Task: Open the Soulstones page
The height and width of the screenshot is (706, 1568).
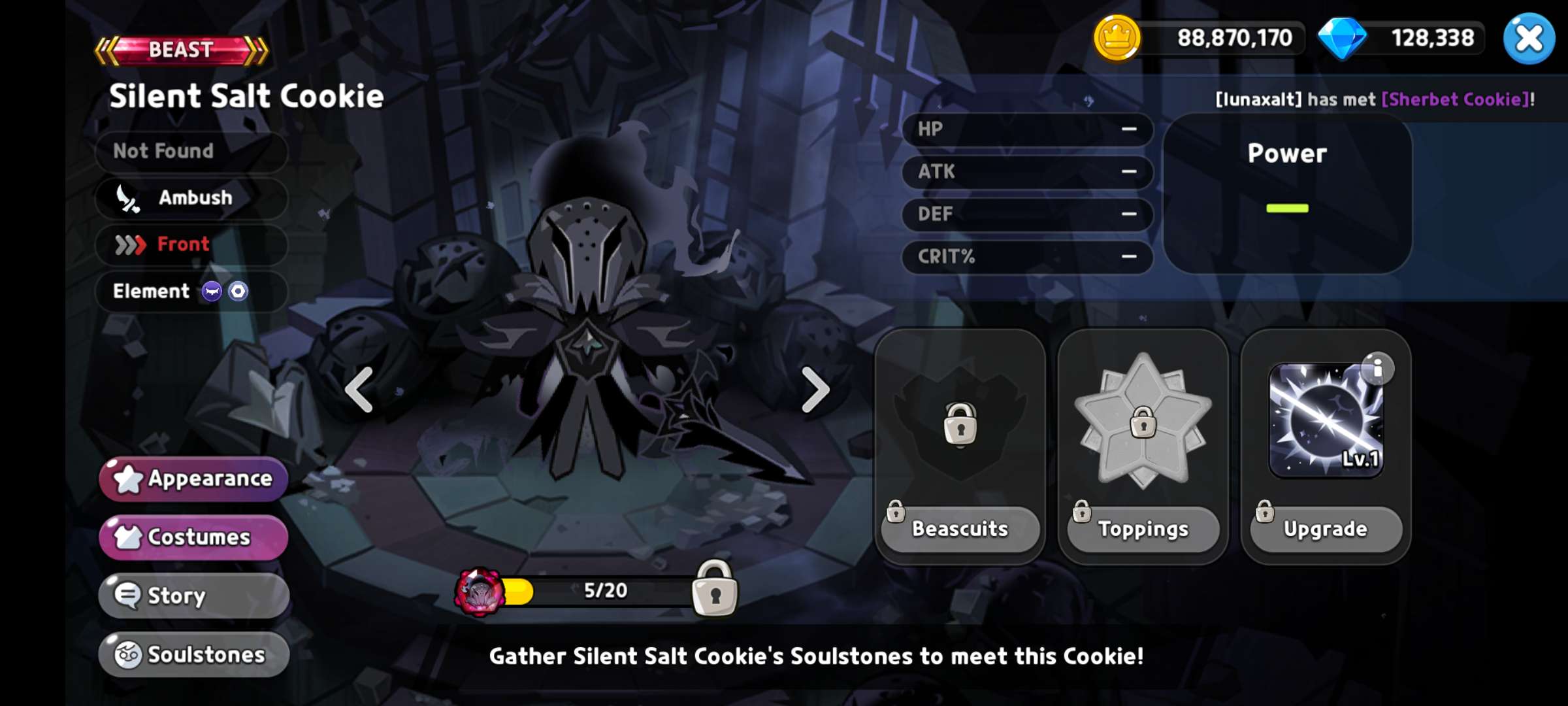Action: pos(194,654)
